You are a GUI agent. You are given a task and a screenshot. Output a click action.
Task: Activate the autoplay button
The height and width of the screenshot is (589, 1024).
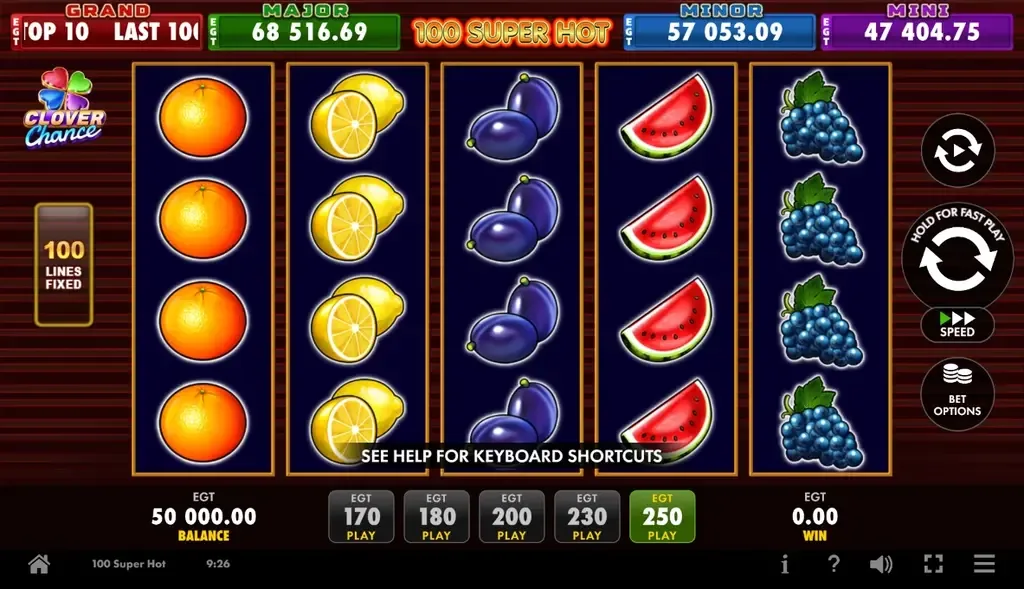pos(957,151)
